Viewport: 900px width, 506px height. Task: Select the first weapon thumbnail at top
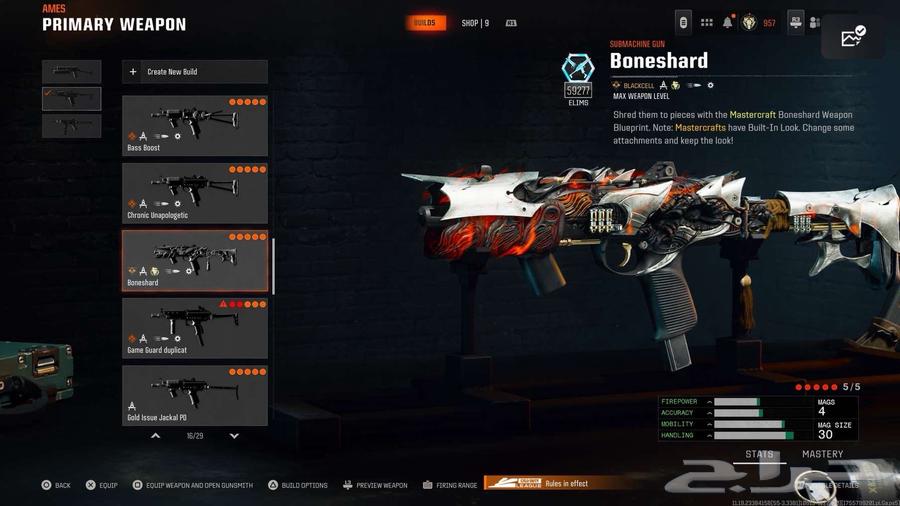72,72
